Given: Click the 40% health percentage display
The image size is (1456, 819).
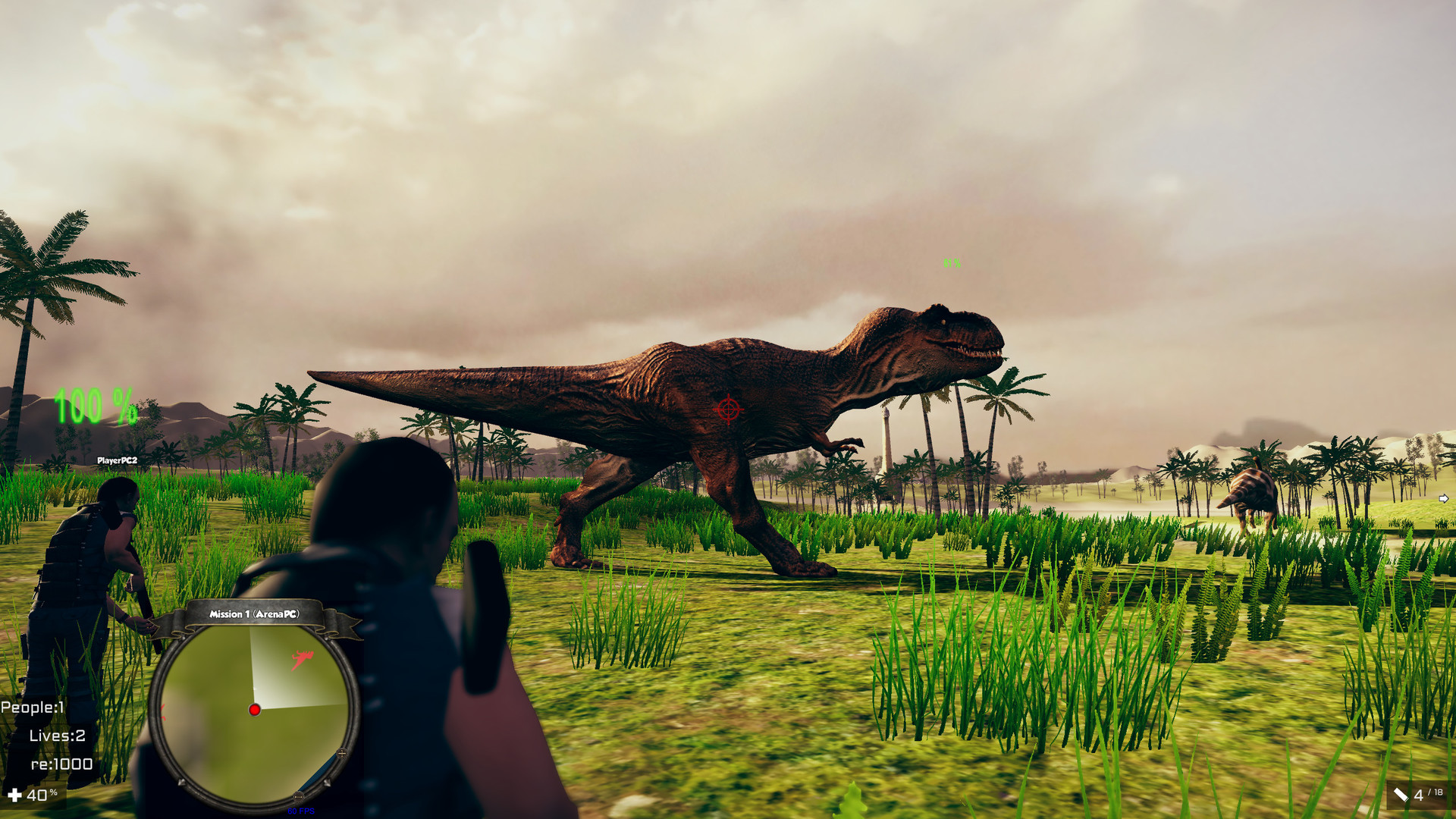Looking at the screenshot, I should click(x=42, y=795).
